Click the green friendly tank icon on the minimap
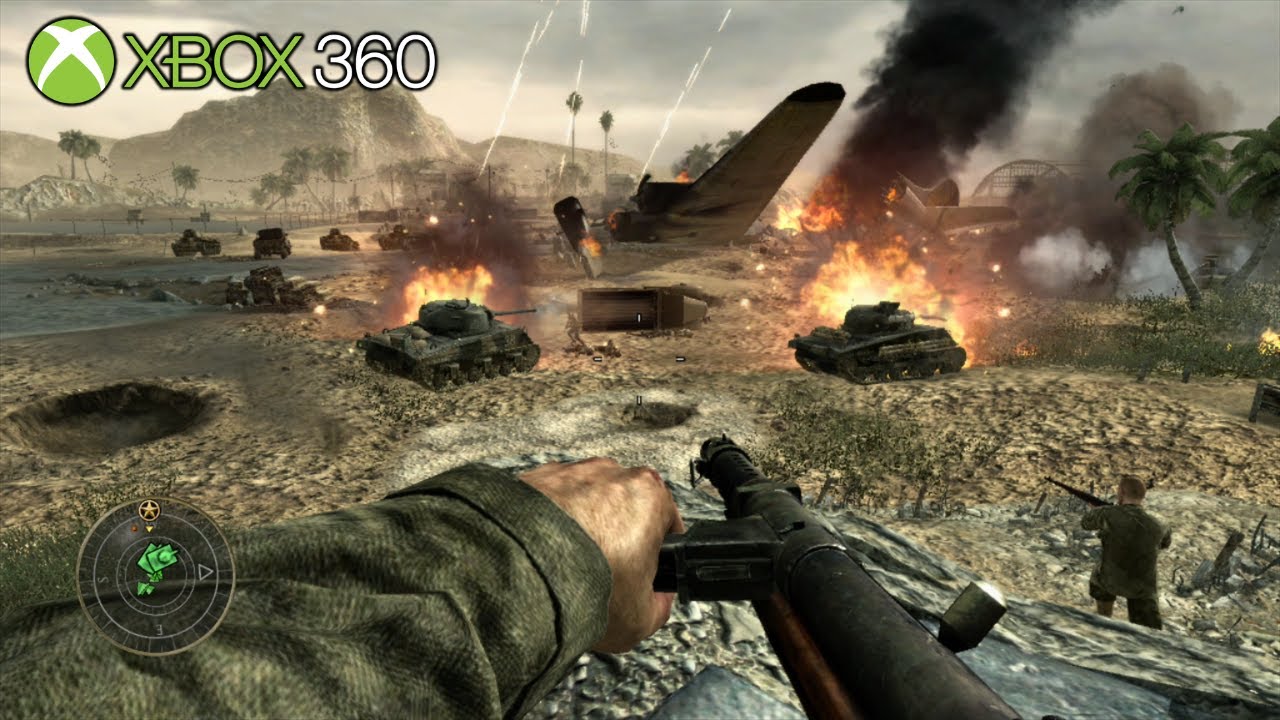Image resolution: width=1280 pixels, height=720 pixels. coord(160,556)
